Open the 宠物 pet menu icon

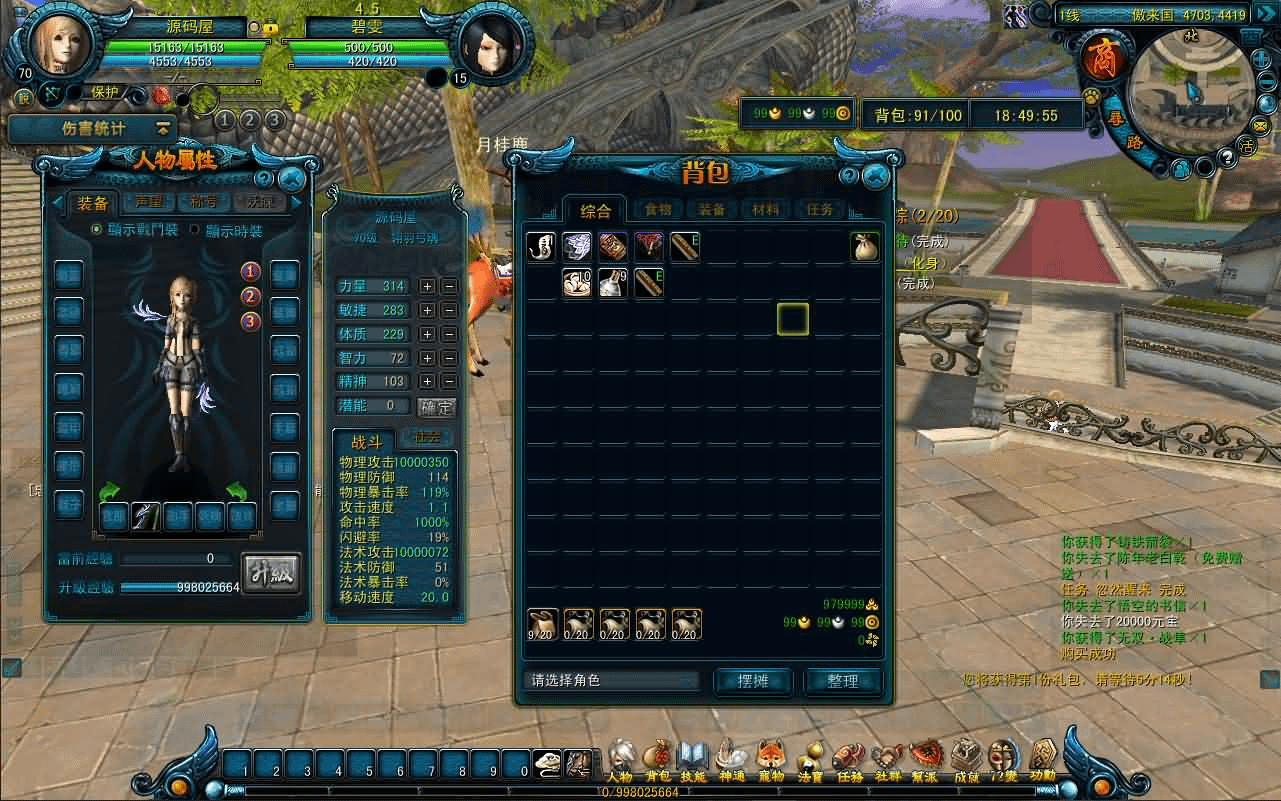click(770, 758)
